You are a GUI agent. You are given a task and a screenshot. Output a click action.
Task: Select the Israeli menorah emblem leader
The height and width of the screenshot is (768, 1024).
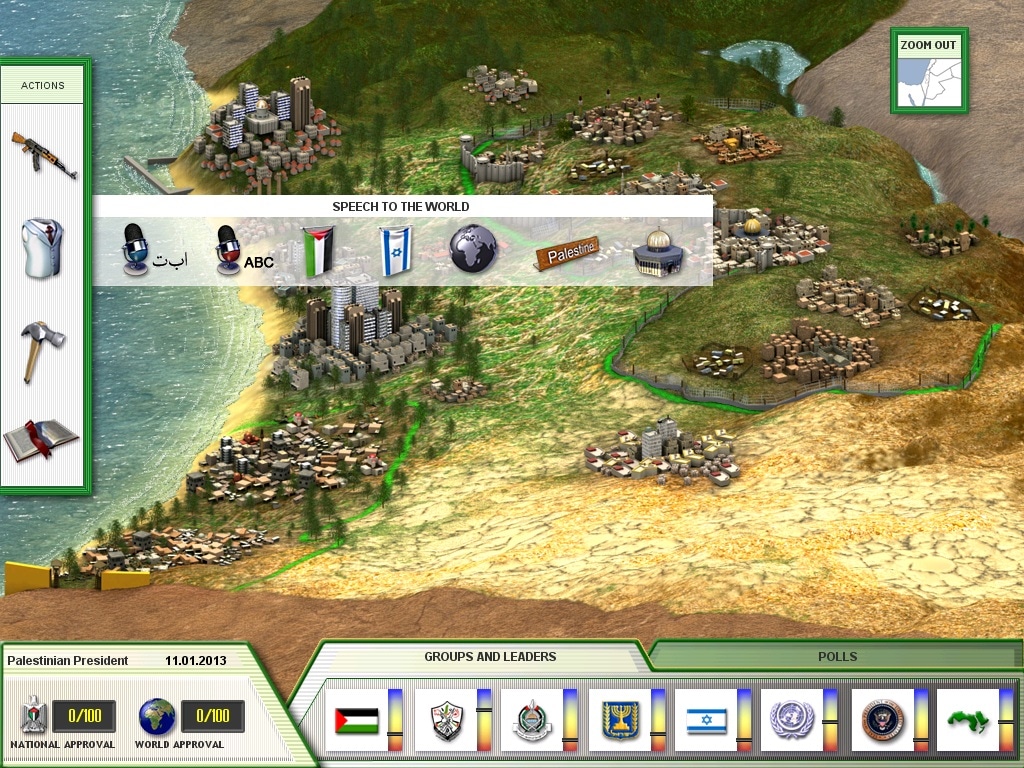(x=619, y=719)
